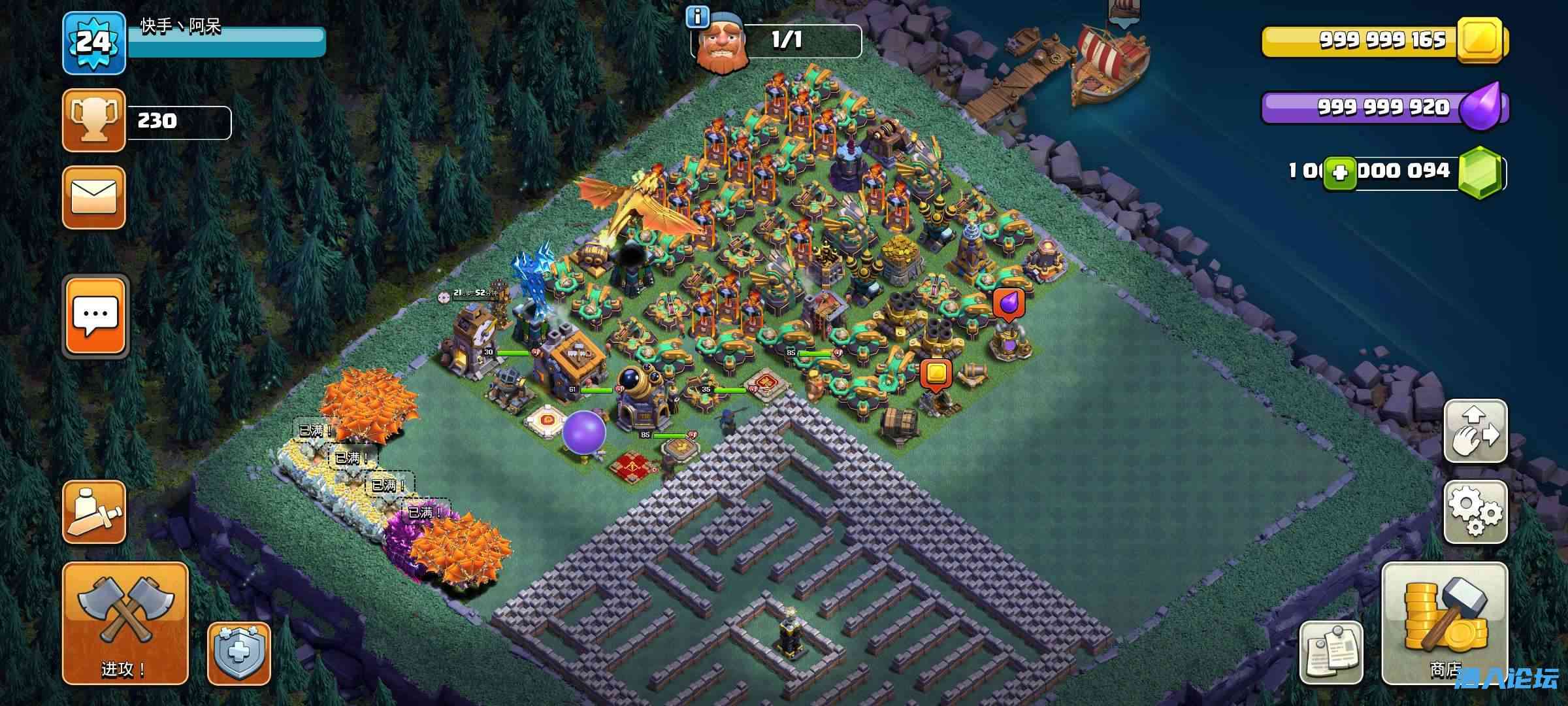The width and height of the screenshot is (1568, 706).
Task: Open the chat speech bubble
Action: click(x=95, y=316)
